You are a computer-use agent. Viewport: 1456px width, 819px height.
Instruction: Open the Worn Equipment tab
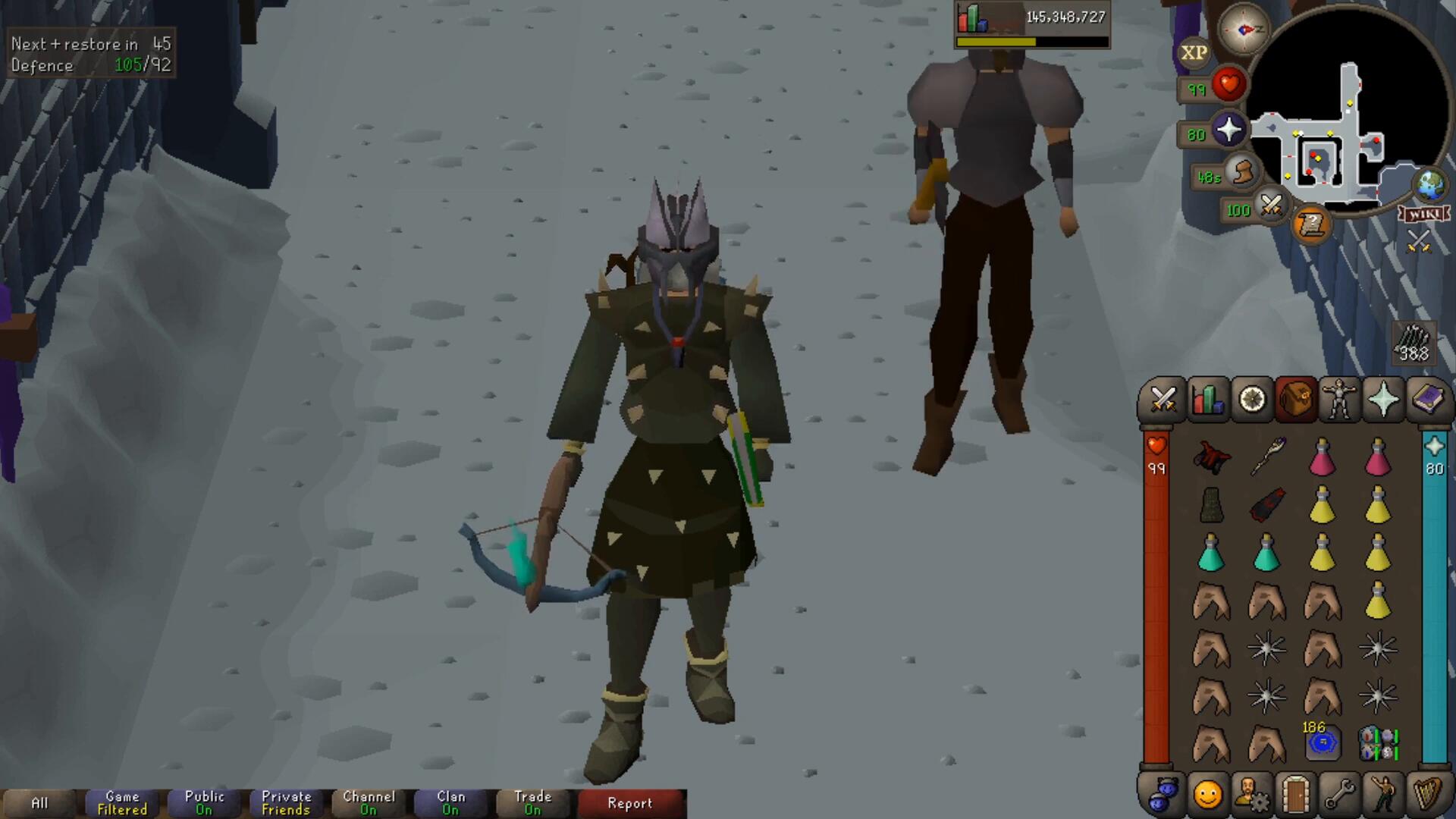click(1339, 399)
